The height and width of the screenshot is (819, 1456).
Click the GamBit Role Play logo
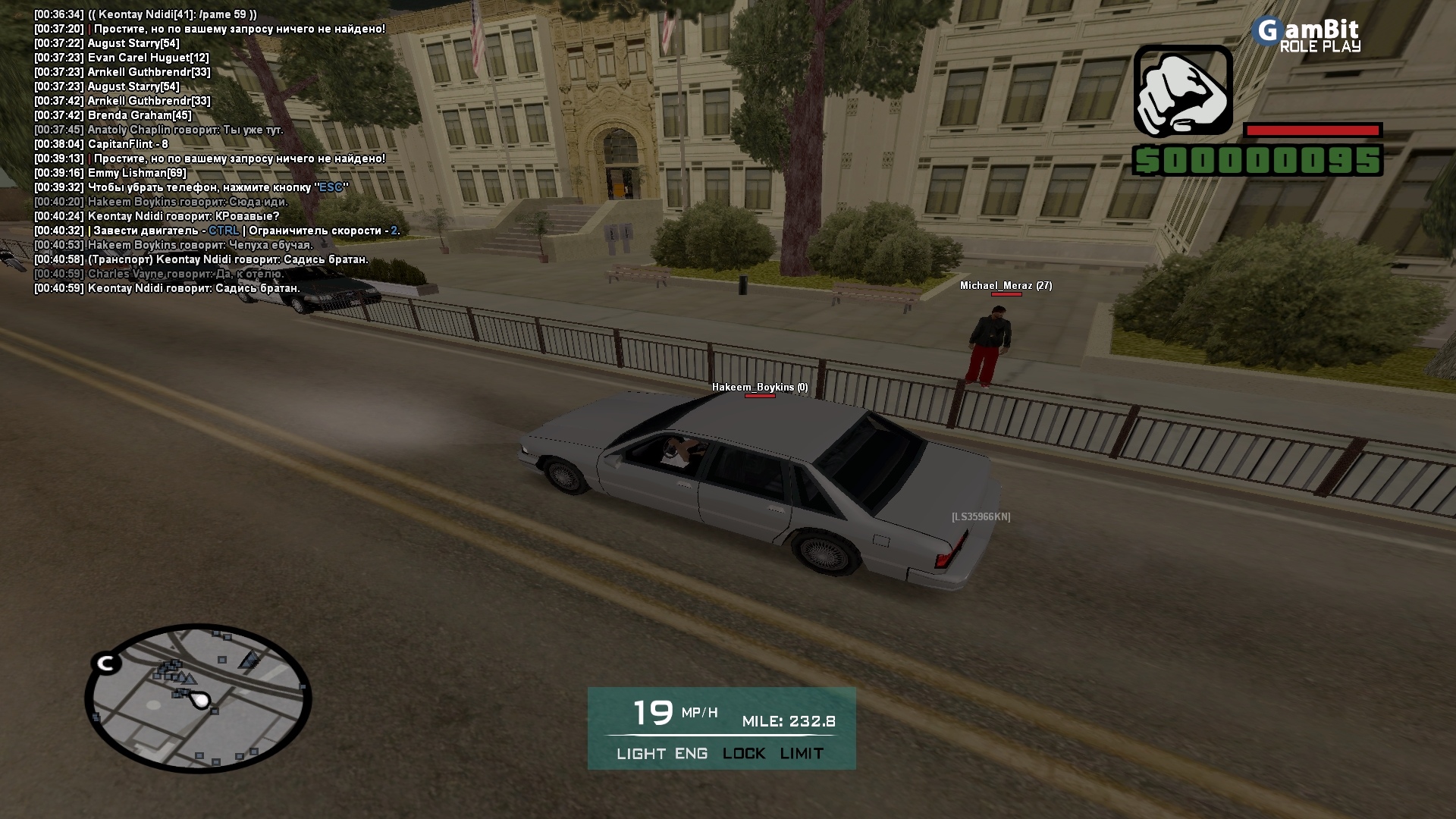coord(1307,35)
